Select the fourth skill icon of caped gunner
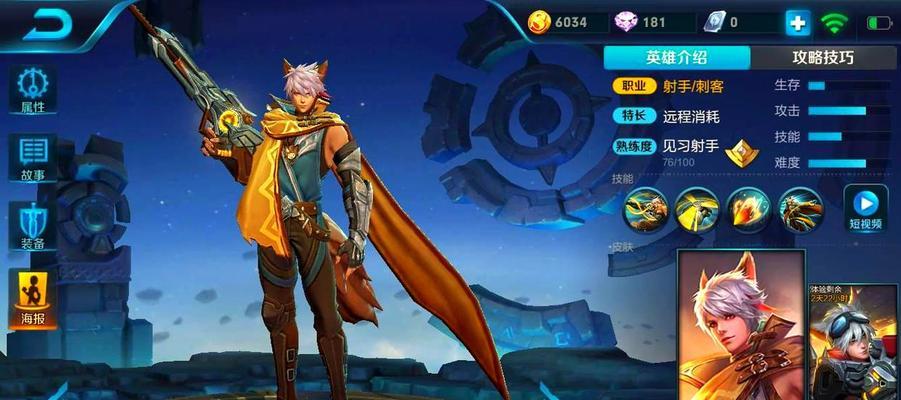The width and height of the screenshot is (901, 400). pyautogui.click(x=800, y=209)
